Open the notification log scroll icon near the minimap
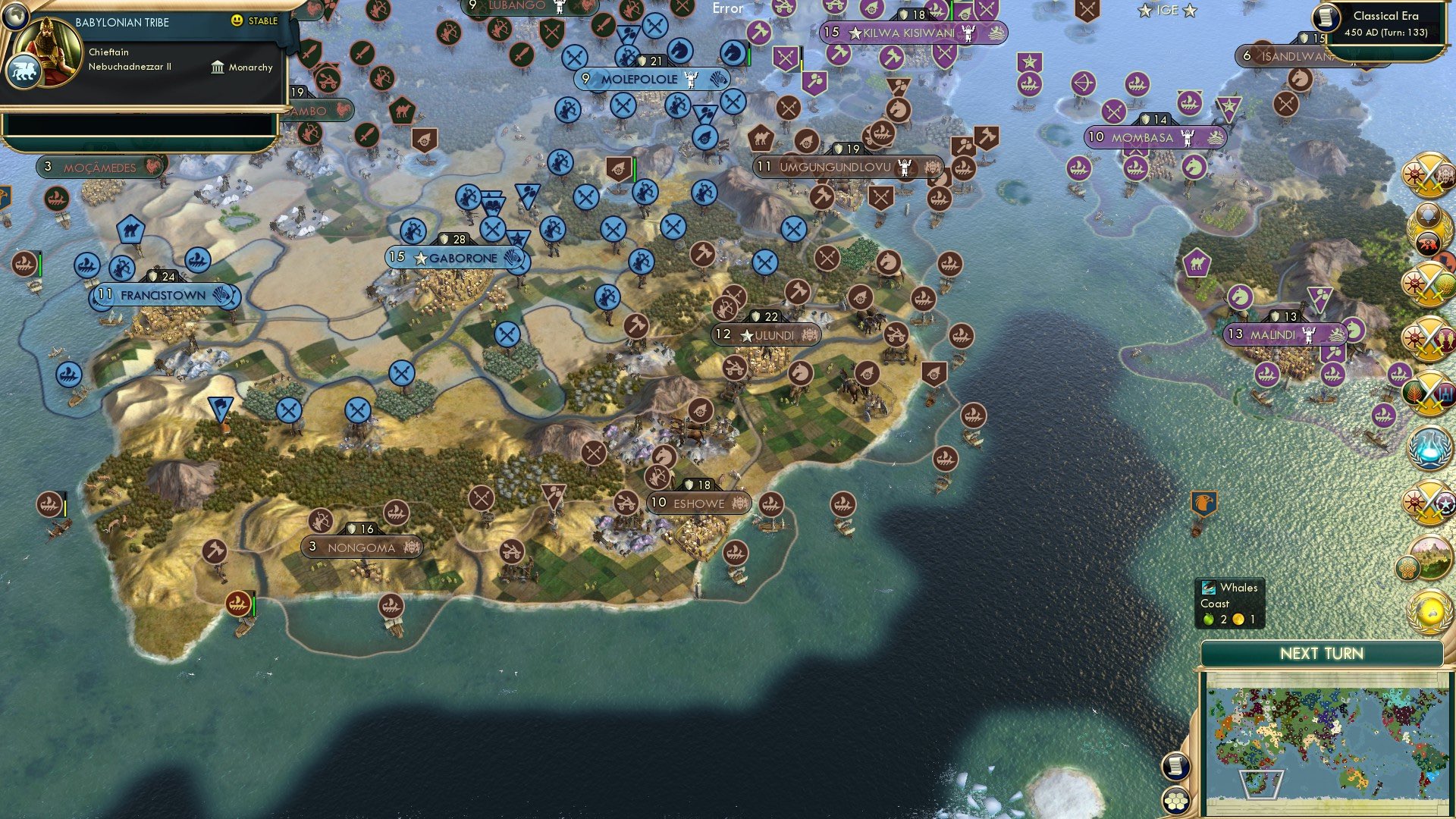 point(1176,767)
